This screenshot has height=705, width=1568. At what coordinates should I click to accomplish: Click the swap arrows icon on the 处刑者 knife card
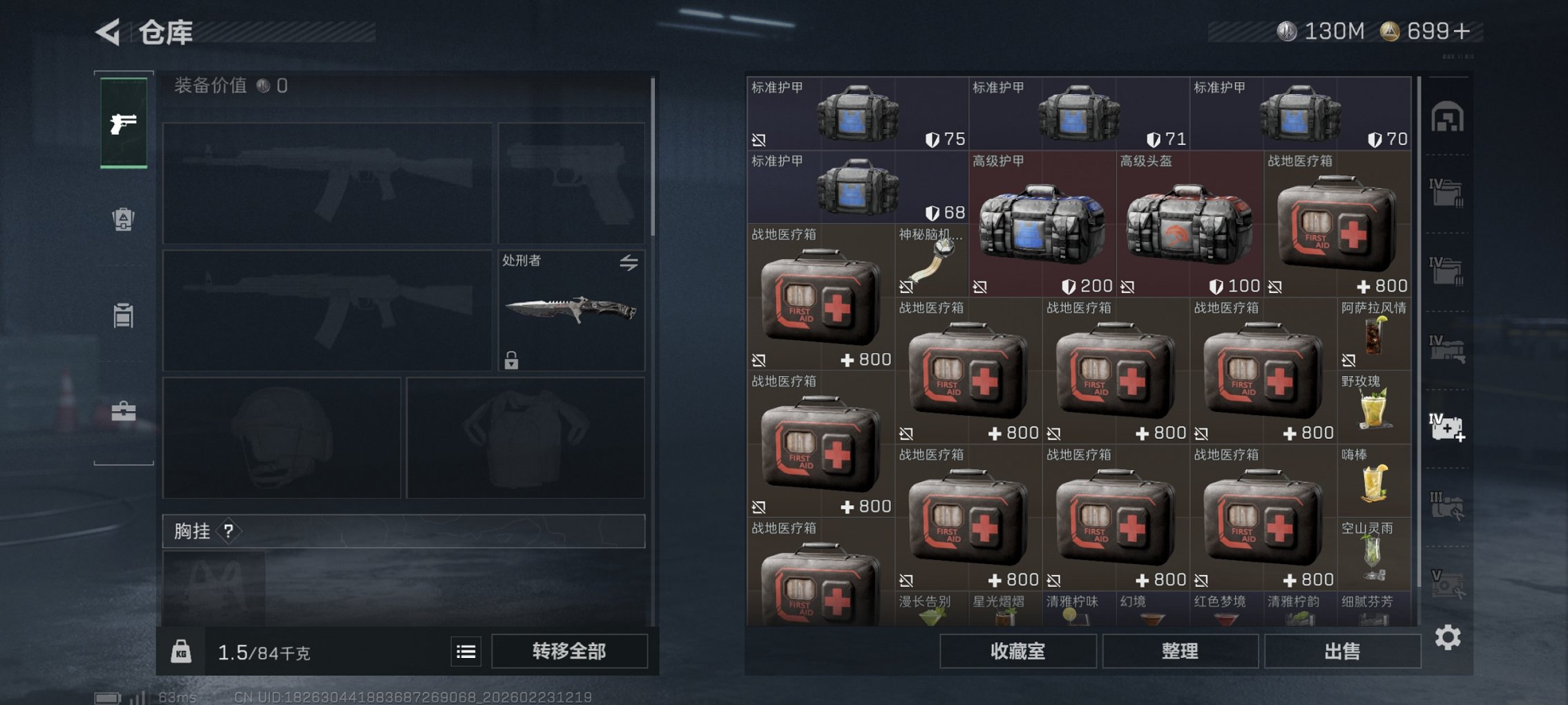629,263
